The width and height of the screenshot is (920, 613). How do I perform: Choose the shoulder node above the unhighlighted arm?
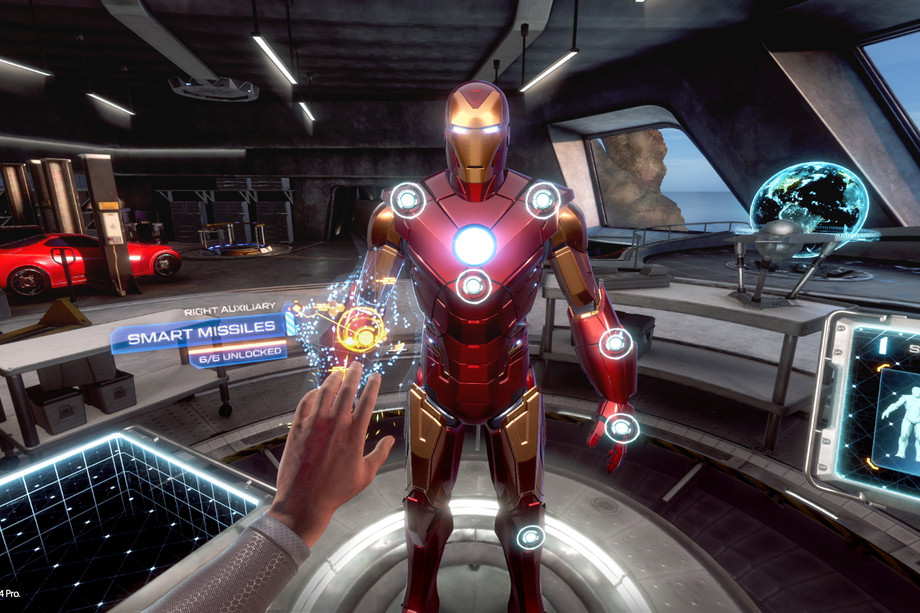543,200
